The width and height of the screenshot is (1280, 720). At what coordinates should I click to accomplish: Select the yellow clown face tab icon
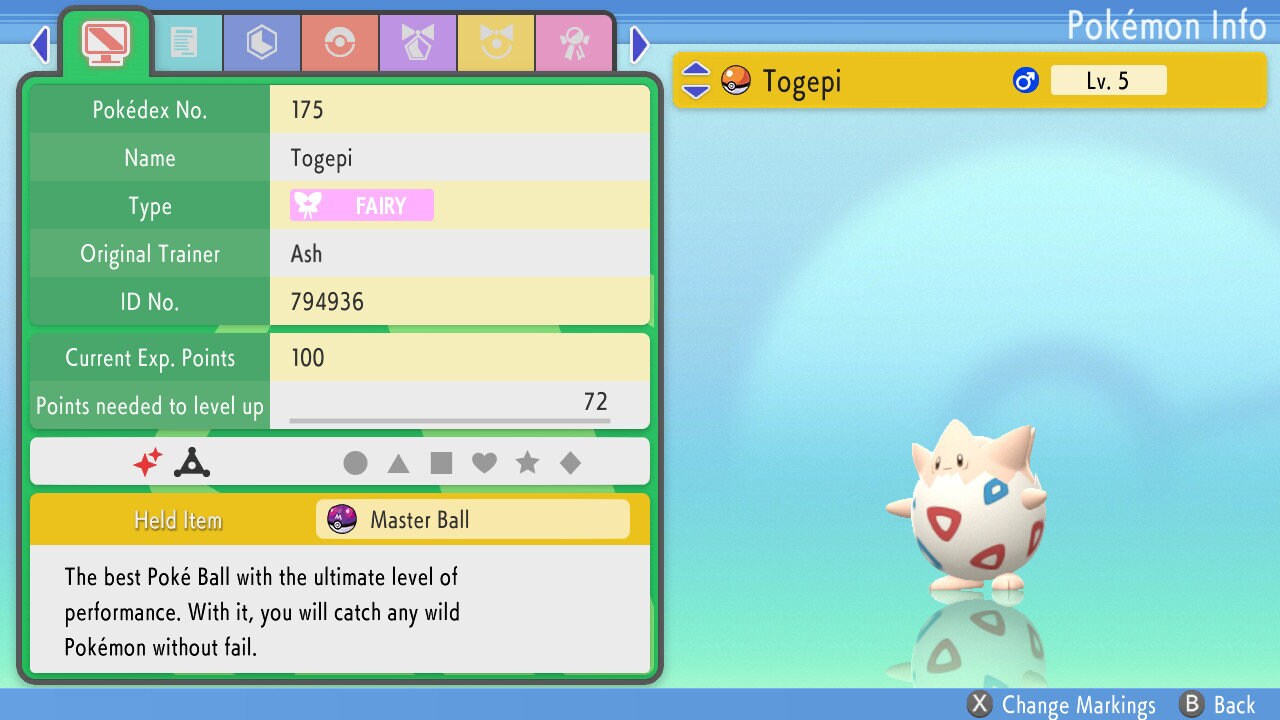(x=496, y=42)
